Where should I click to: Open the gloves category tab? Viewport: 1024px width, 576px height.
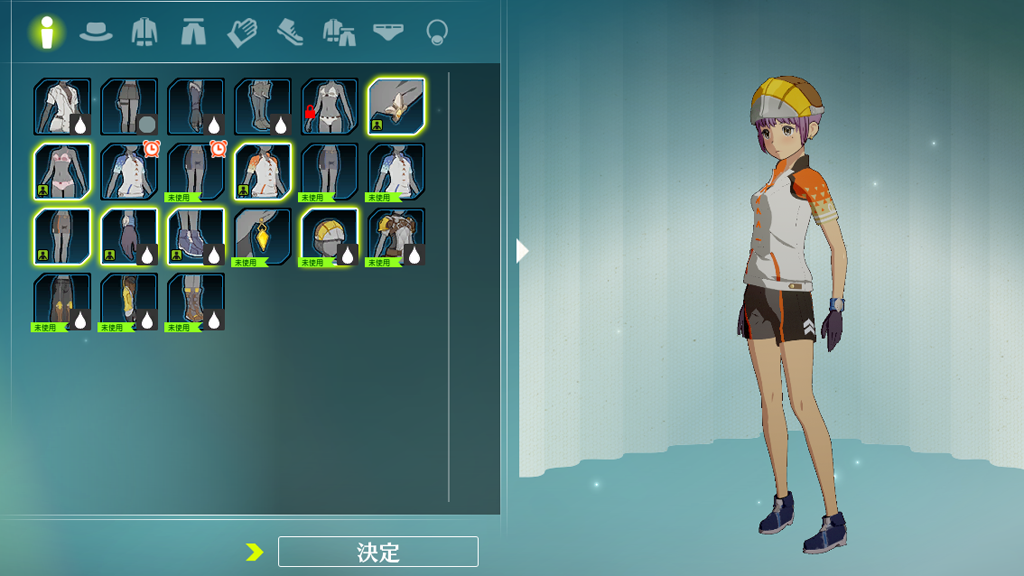tap(241, 32)
